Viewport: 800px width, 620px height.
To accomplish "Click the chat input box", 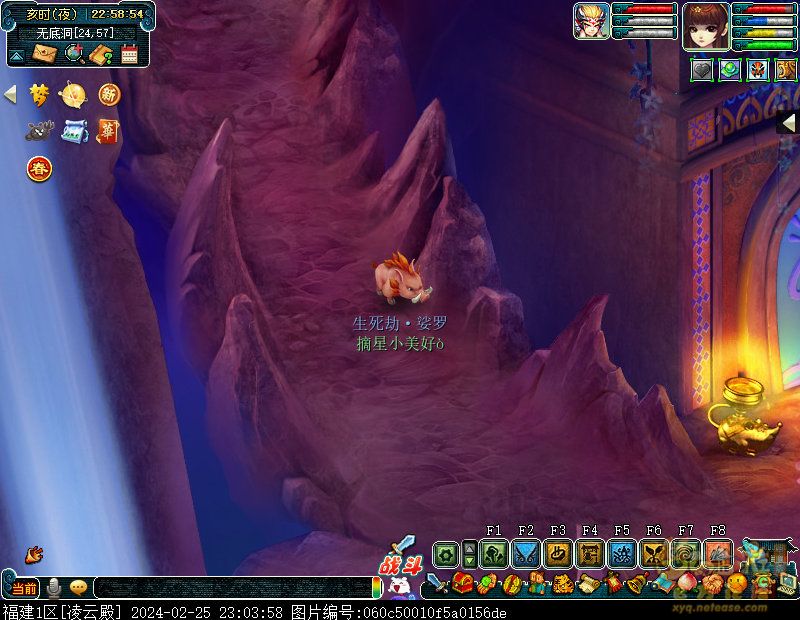I will [232, 588].
